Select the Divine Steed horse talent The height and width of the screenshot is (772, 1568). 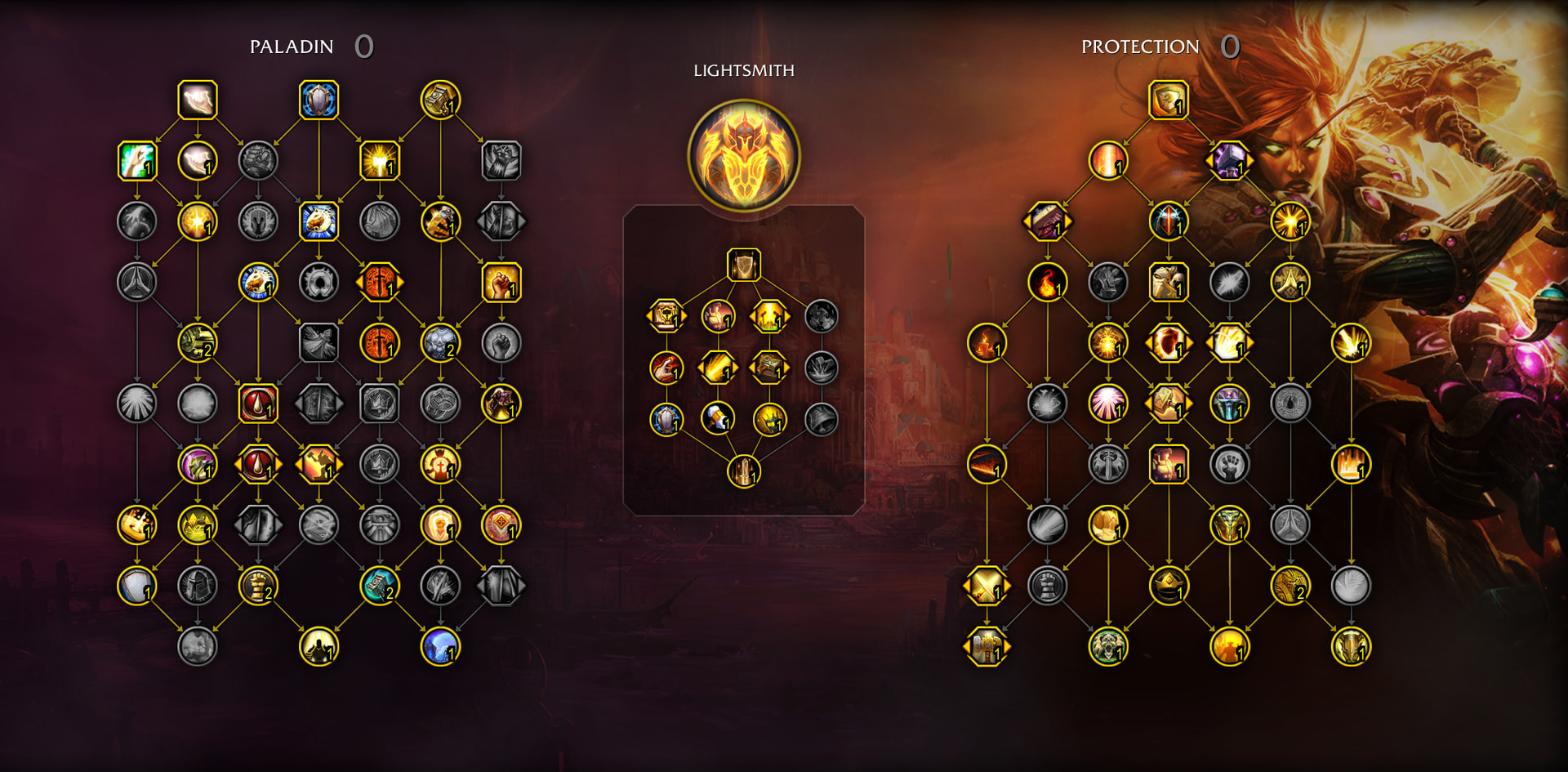pos(318,221)
